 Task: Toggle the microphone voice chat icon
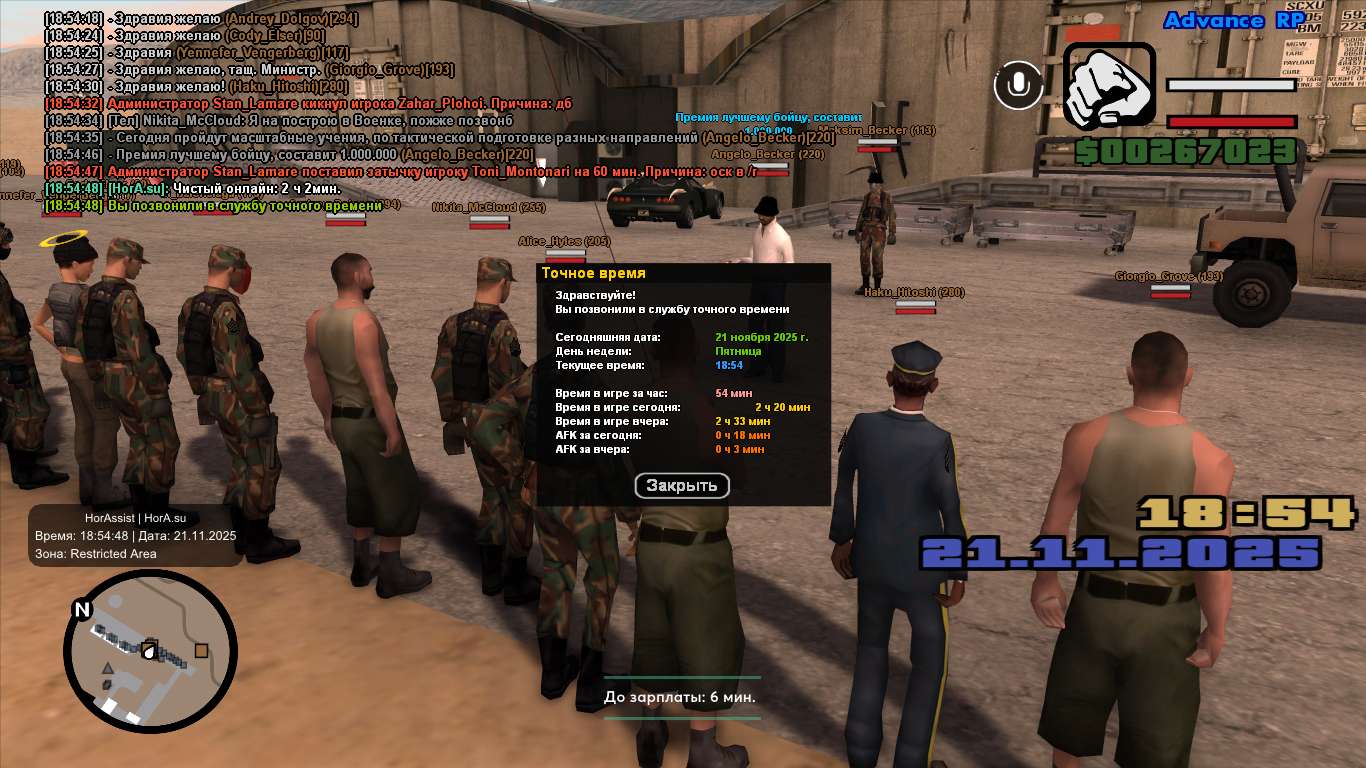coord(1018,86)
